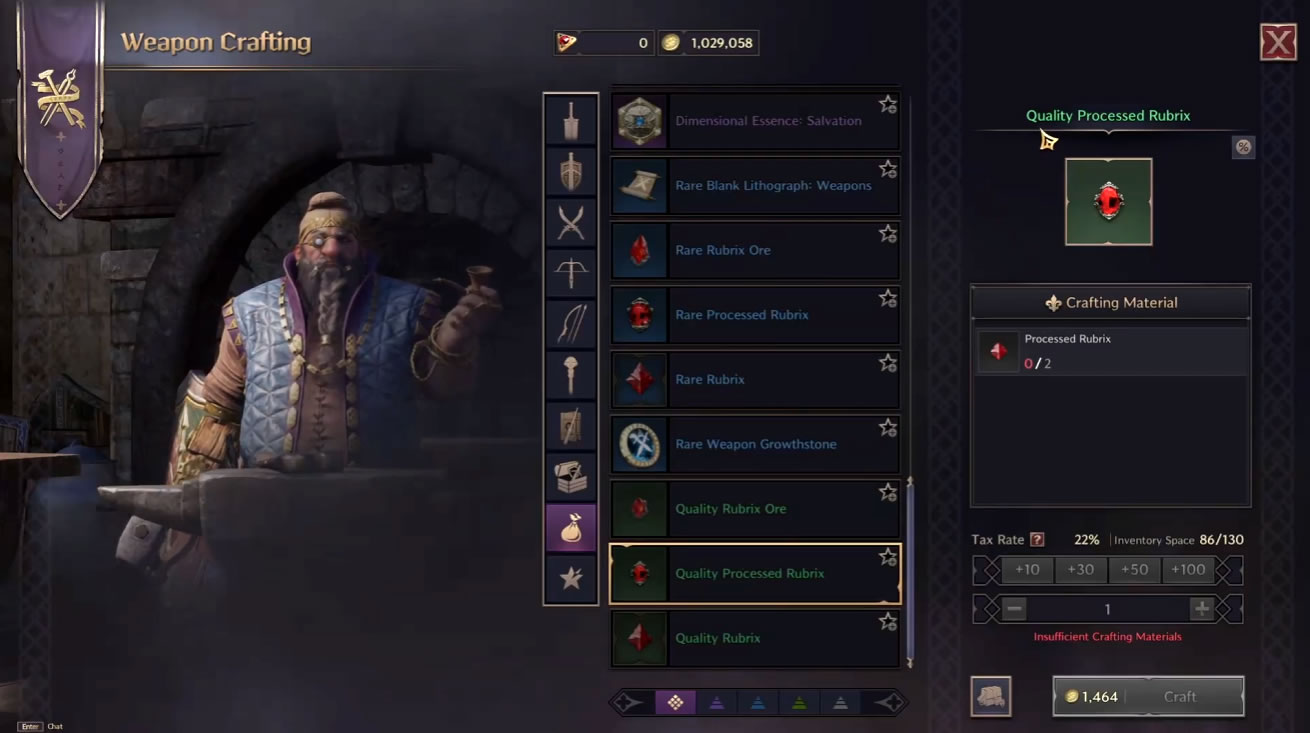Select the staff category icon

(571, 374)
